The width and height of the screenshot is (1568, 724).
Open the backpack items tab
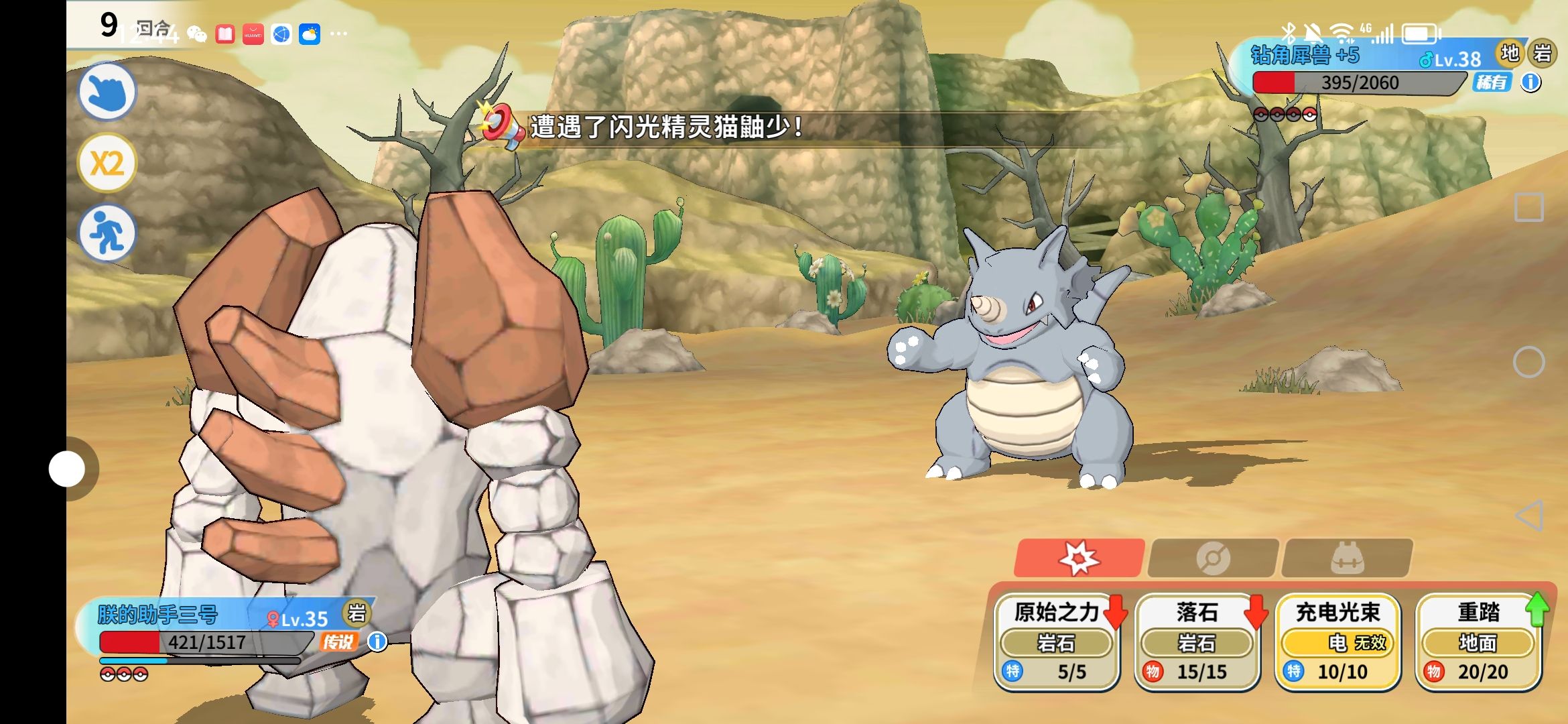(x=1347, y=558)
